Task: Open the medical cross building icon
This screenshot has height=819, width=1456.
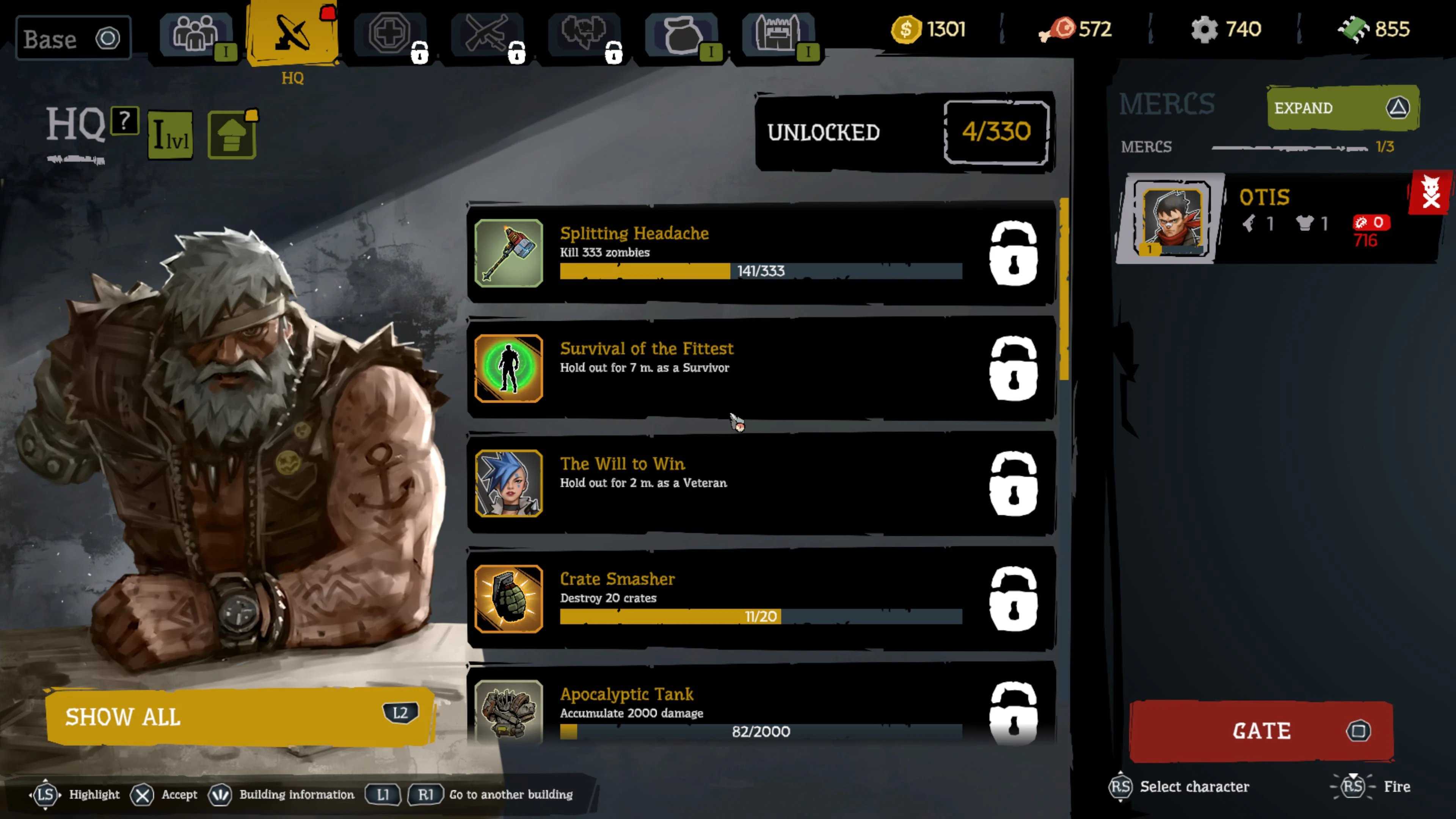Action: (390, 34)
